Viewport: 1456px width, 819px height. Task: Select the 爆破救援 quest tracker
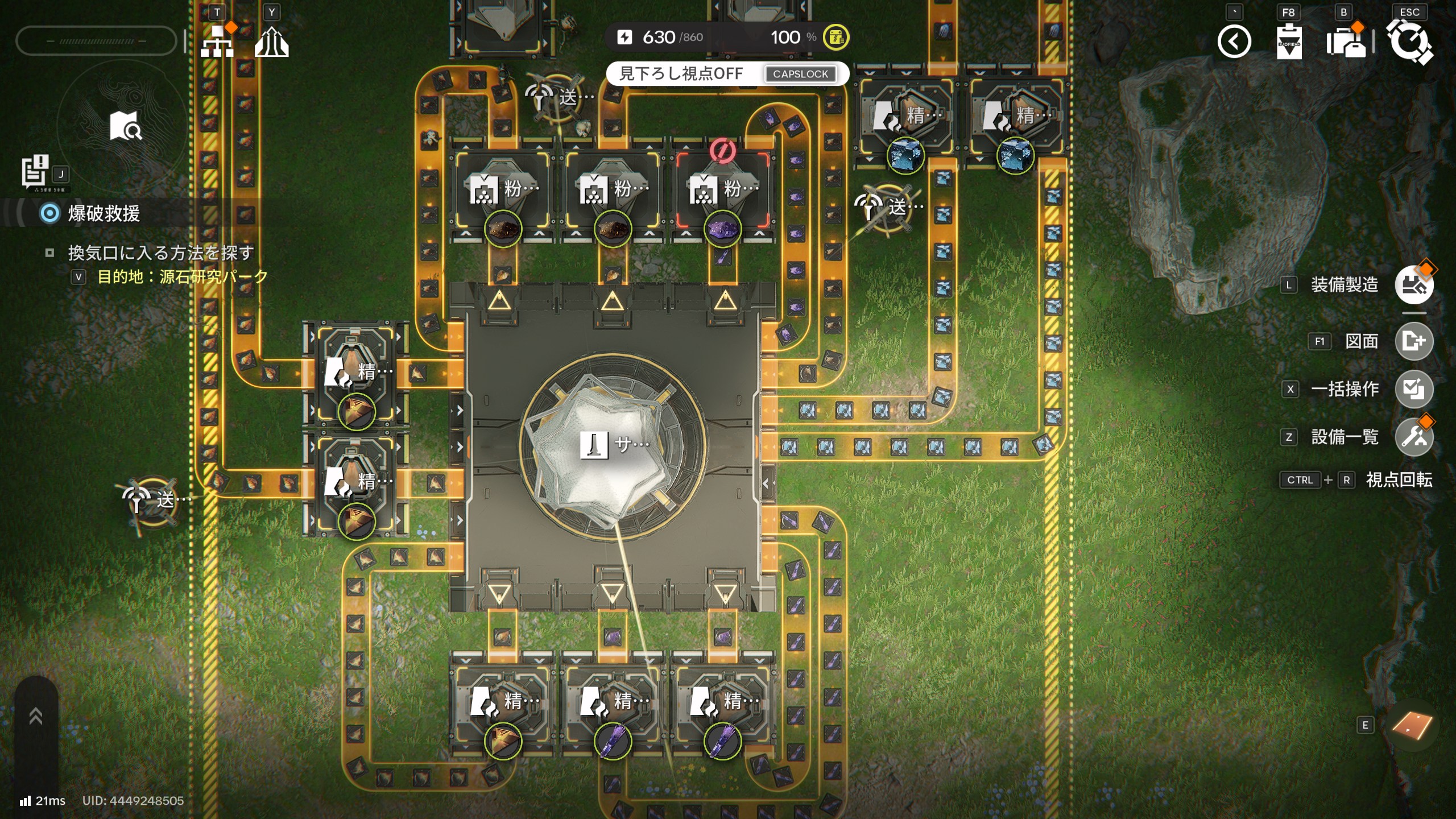coord(104,214)
